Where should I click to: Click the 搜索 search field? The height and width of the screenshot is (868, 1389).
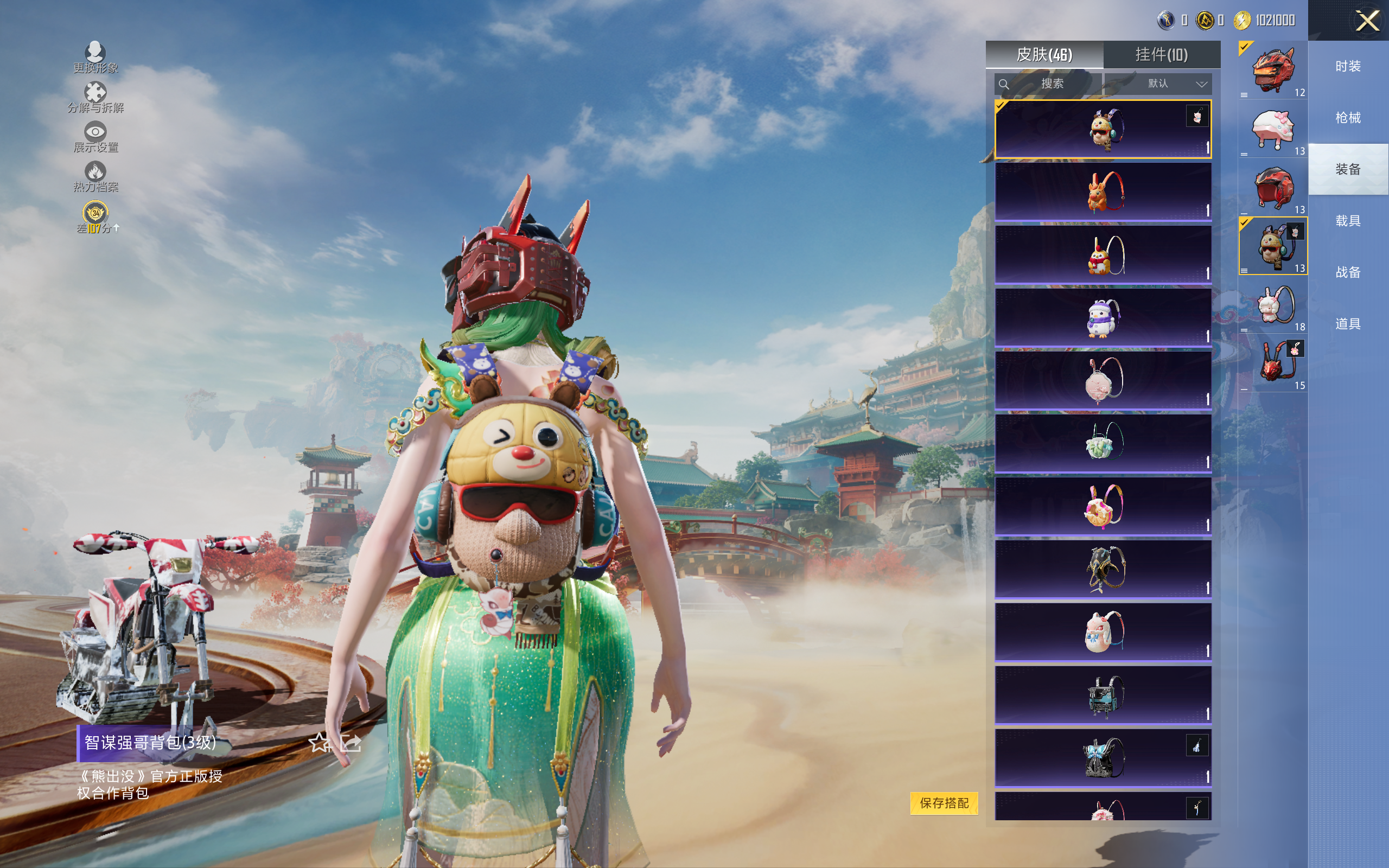click(1048, 84)
